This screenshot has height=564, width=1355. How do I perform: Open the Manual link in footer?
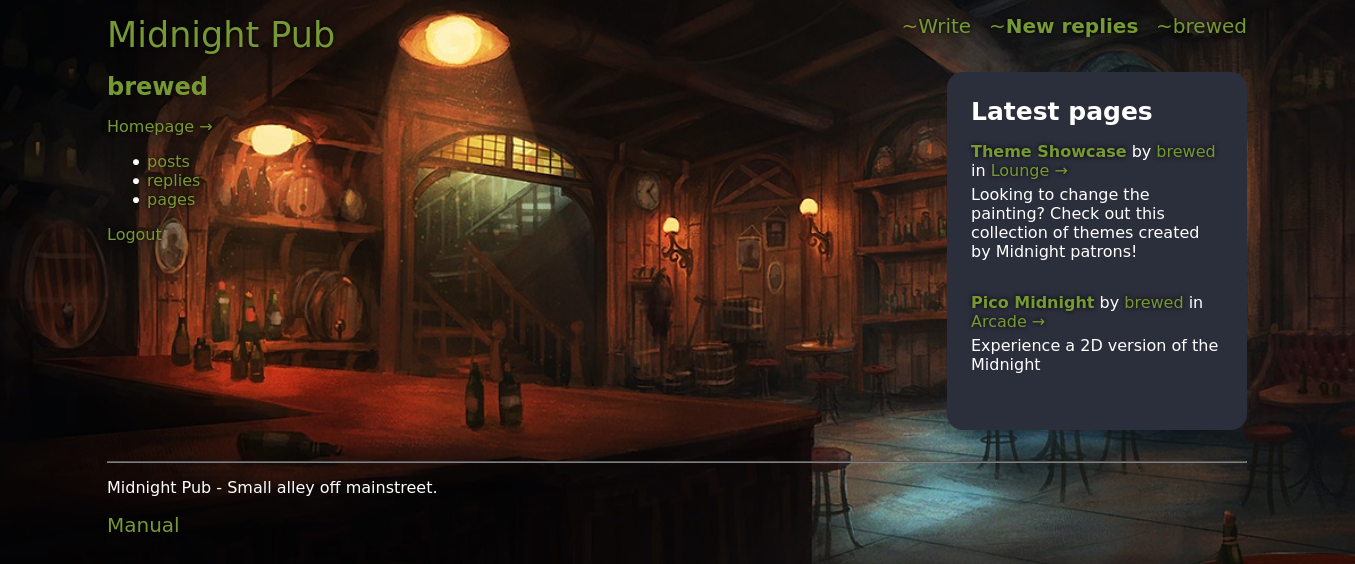point(143,525)
